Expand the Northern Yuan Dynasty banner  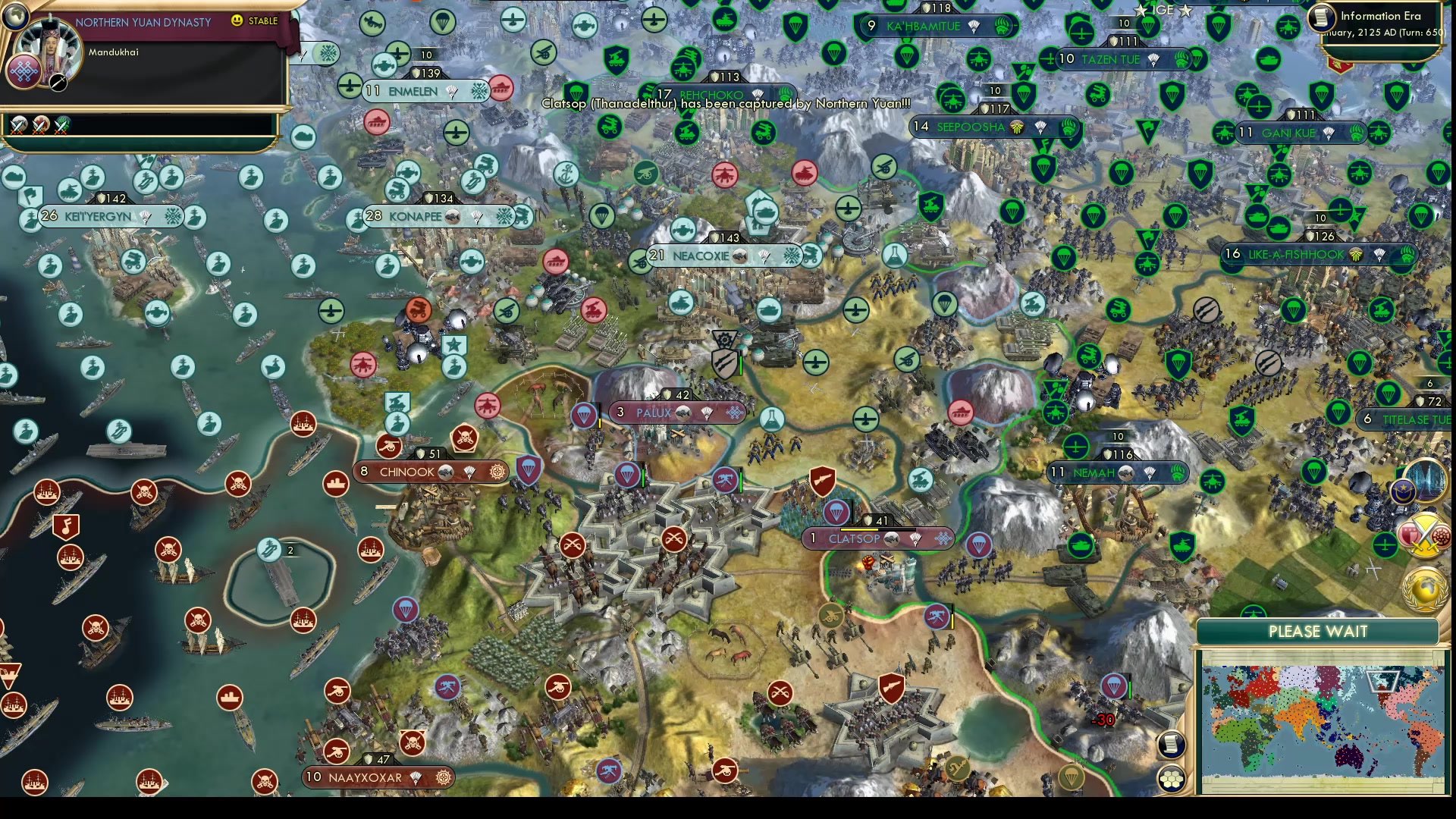[x=144, y=23]
